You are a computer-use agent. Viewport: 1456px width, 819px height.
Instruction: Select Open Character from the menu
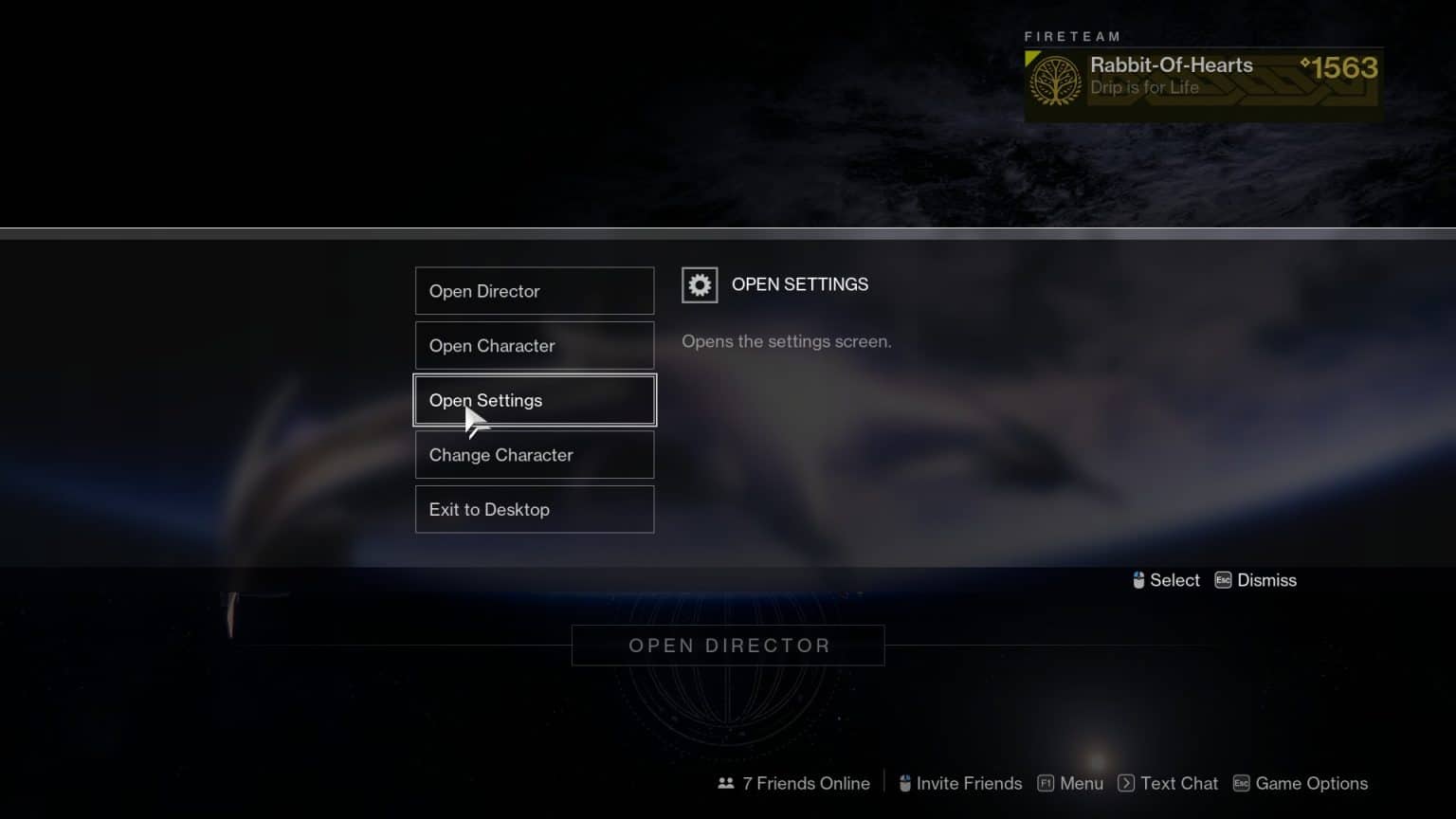coord(534,345)
